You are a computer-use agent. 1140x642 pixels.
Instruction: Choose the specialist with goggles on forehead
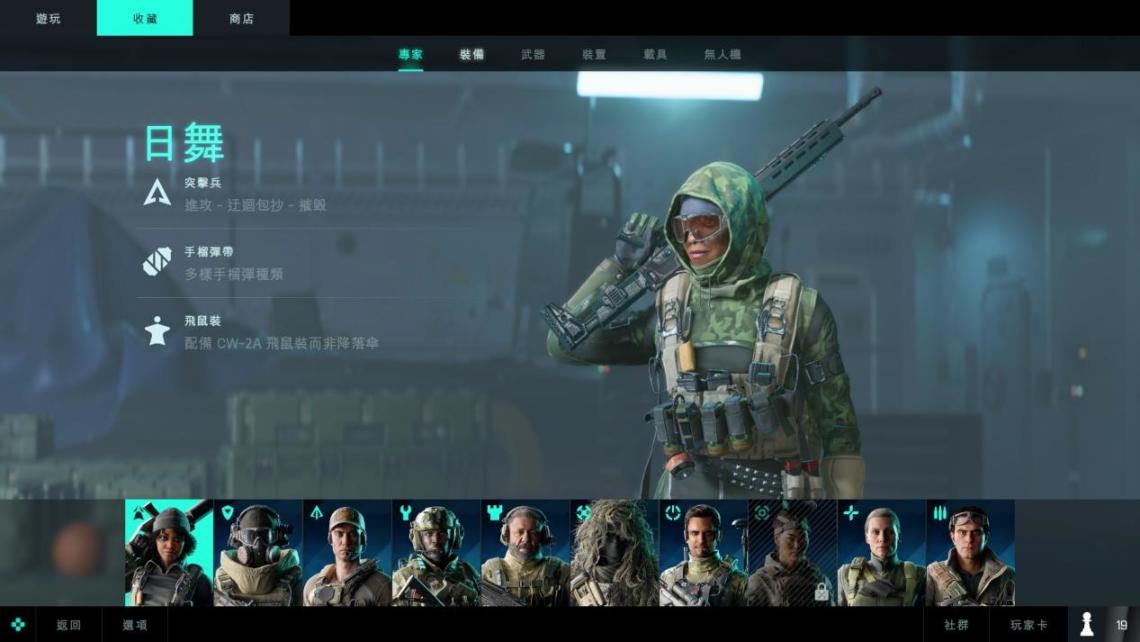pos(969,553)
